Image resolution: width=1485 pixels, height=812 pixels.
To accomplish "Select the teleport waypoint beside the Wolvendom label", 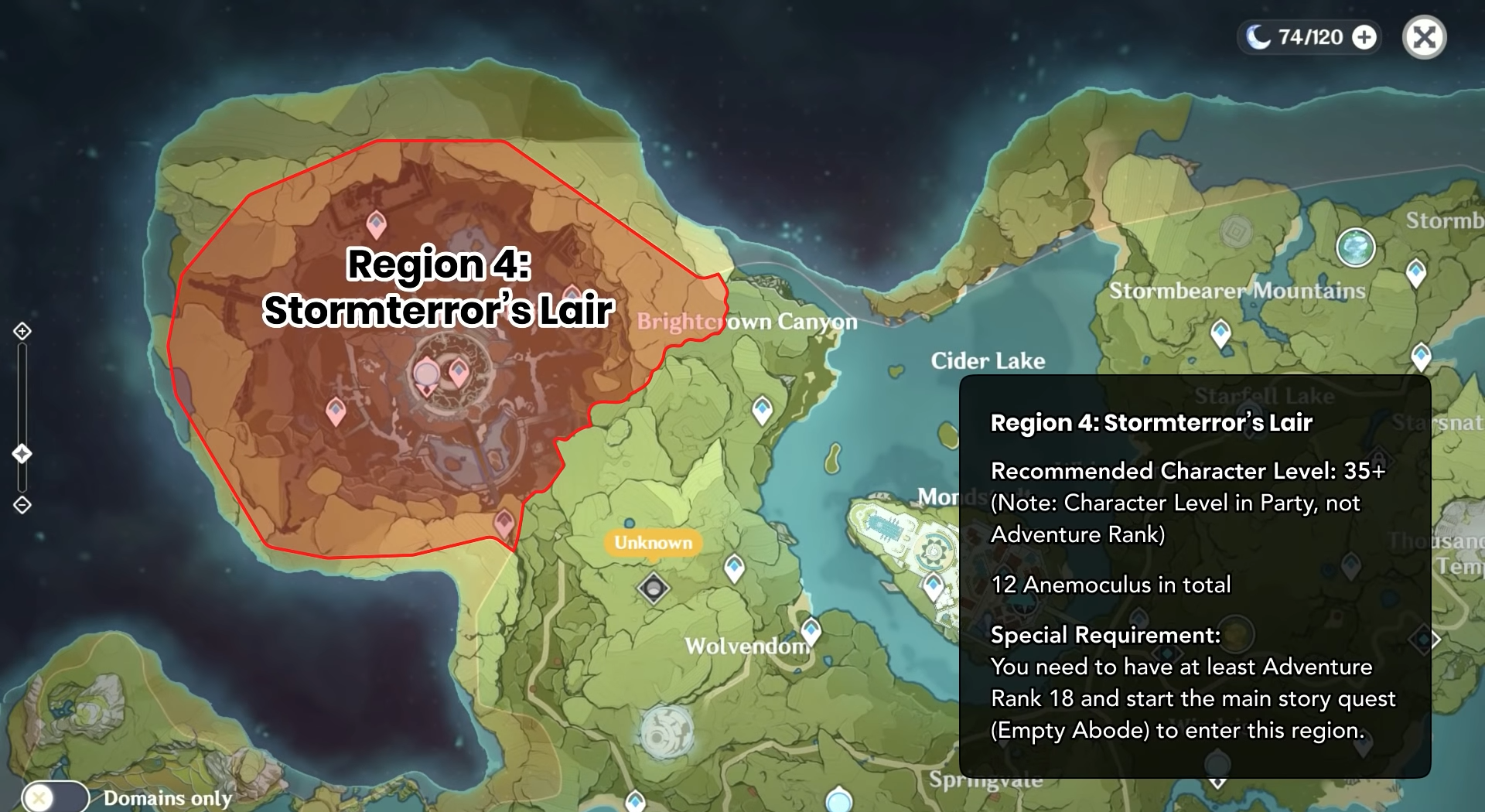I will click(811, 630).
